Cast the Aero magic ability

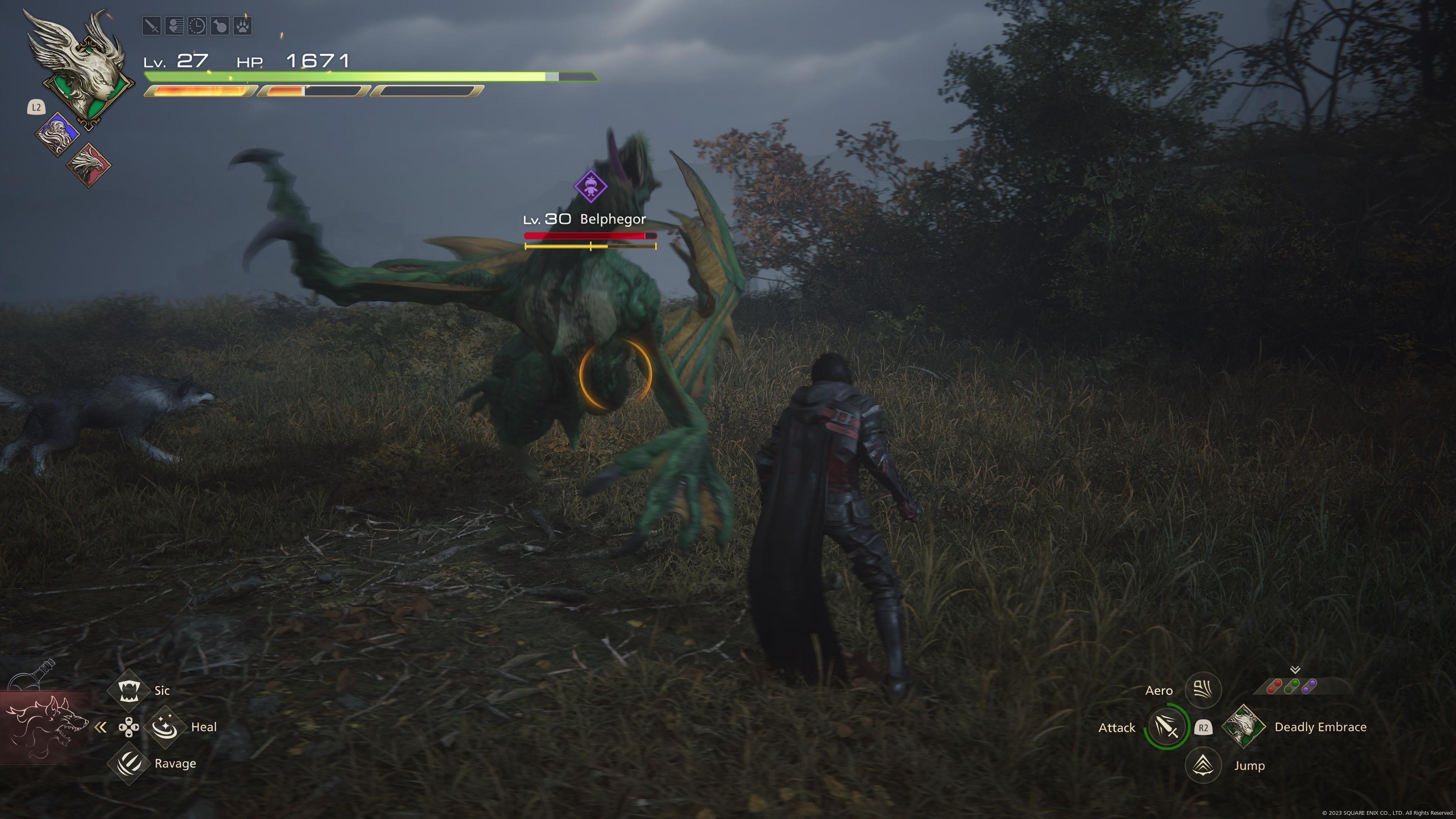click(1203, 690)
